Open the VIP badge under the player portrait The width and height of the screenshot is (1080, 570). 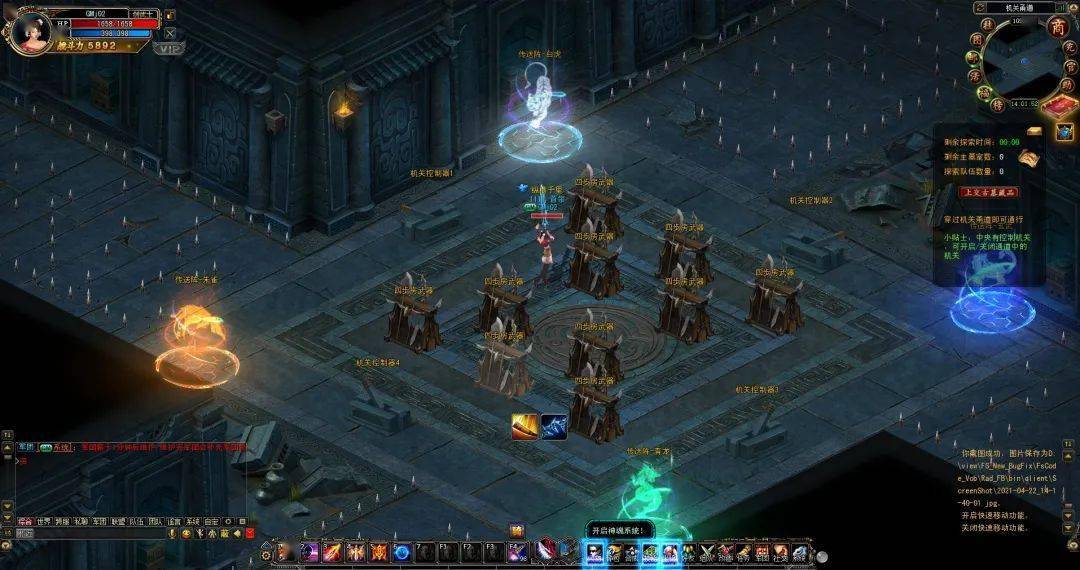170,48
